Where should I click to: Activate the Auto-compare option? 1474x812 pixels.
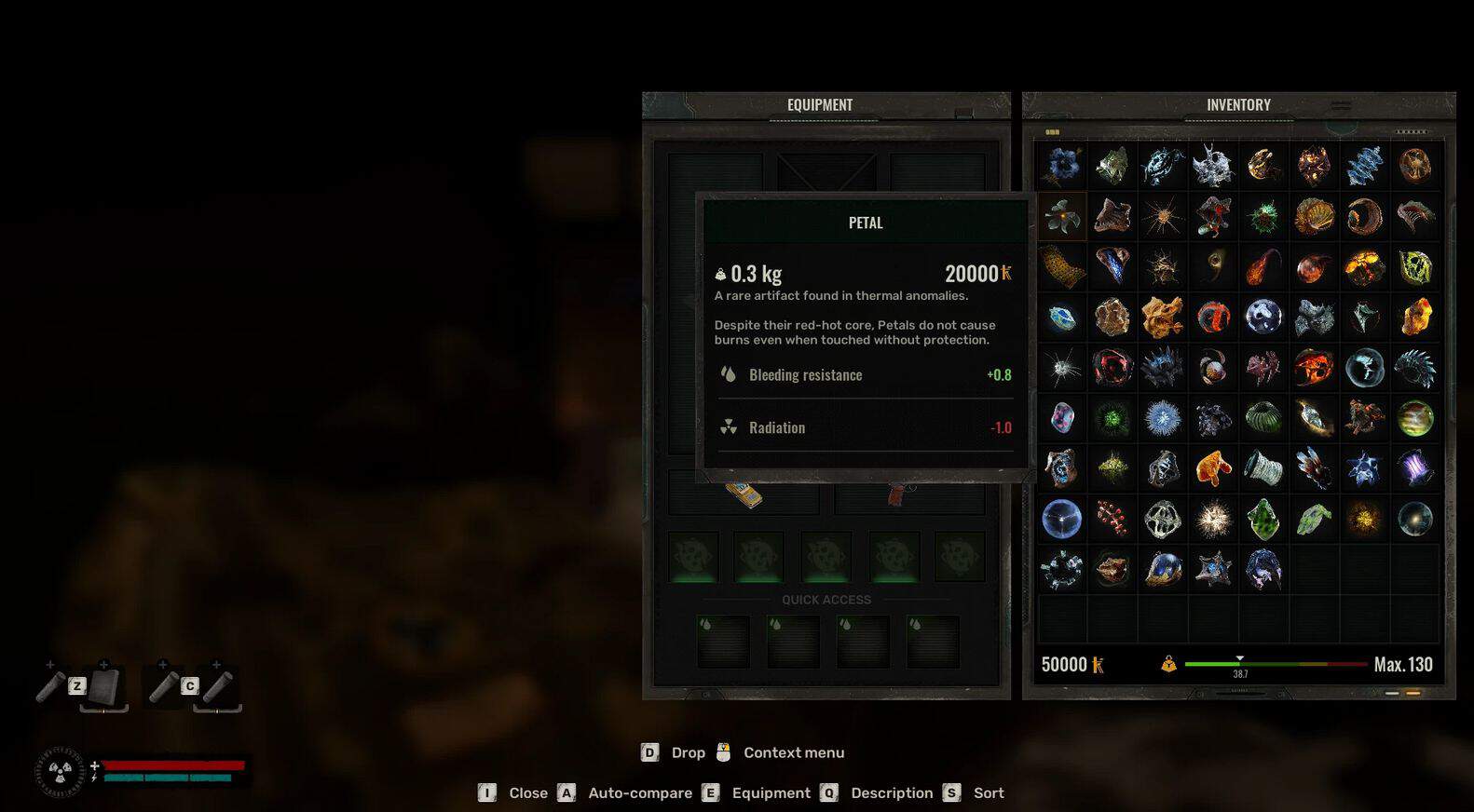[639, 792]
